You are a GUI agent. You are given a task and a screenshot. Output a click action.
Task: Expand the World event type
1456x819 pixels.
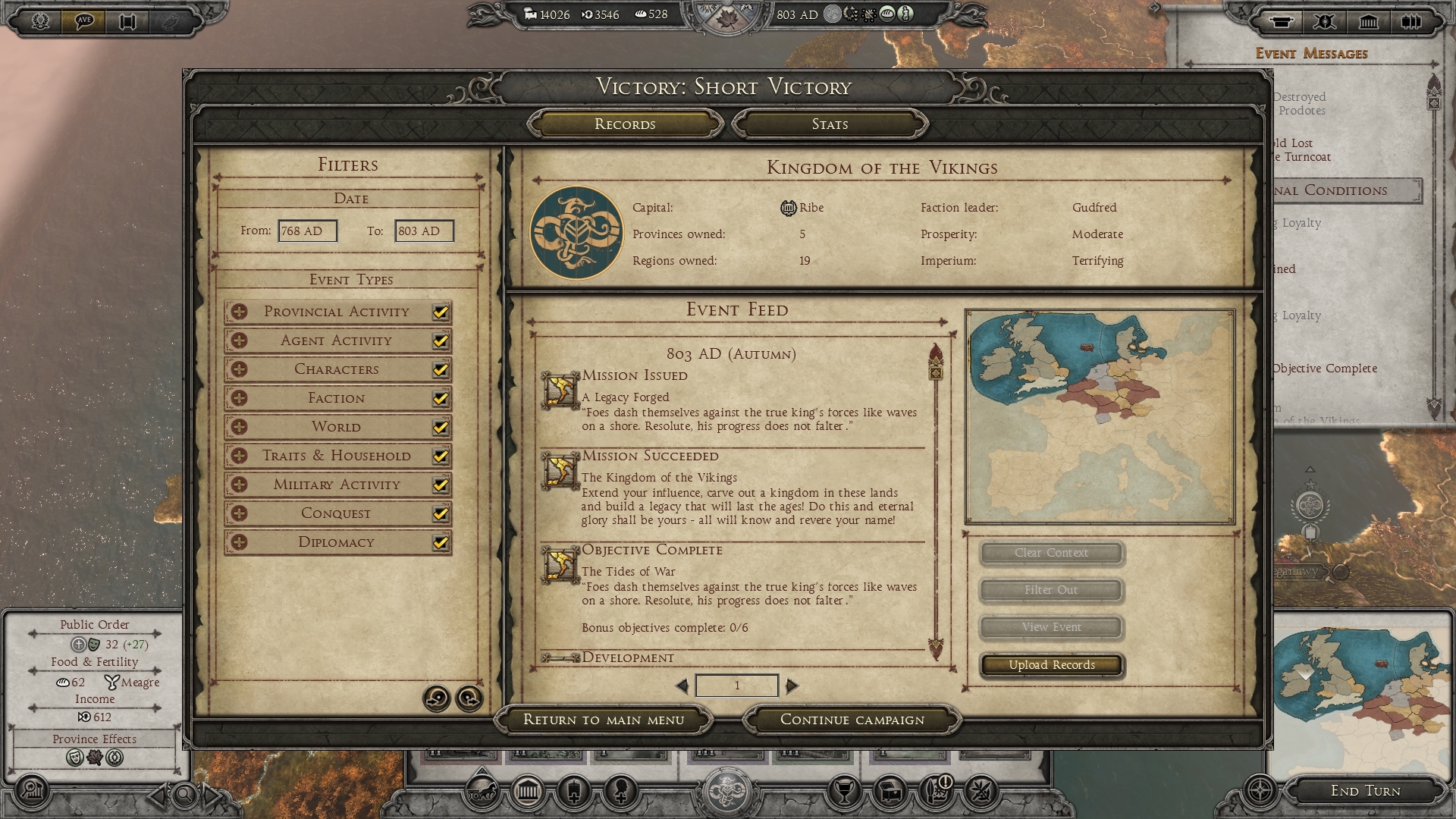tap(240, 427)
